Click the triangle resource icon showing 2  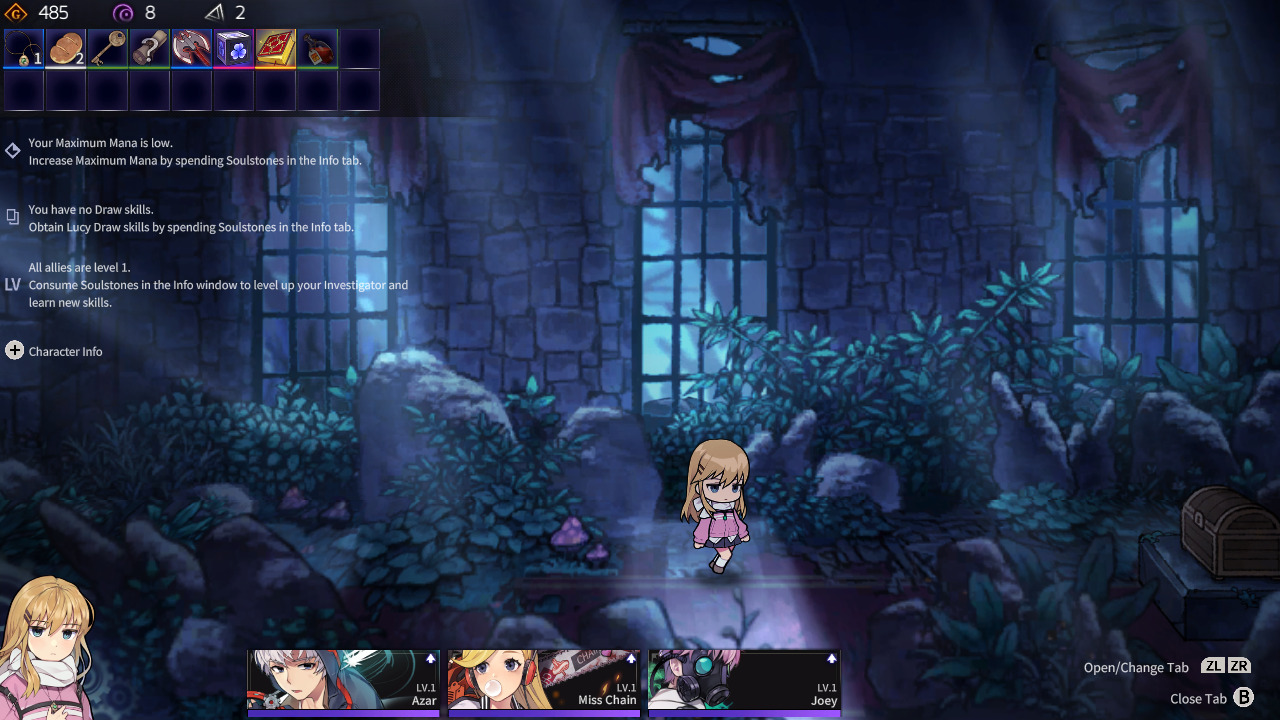coord(212,13)
